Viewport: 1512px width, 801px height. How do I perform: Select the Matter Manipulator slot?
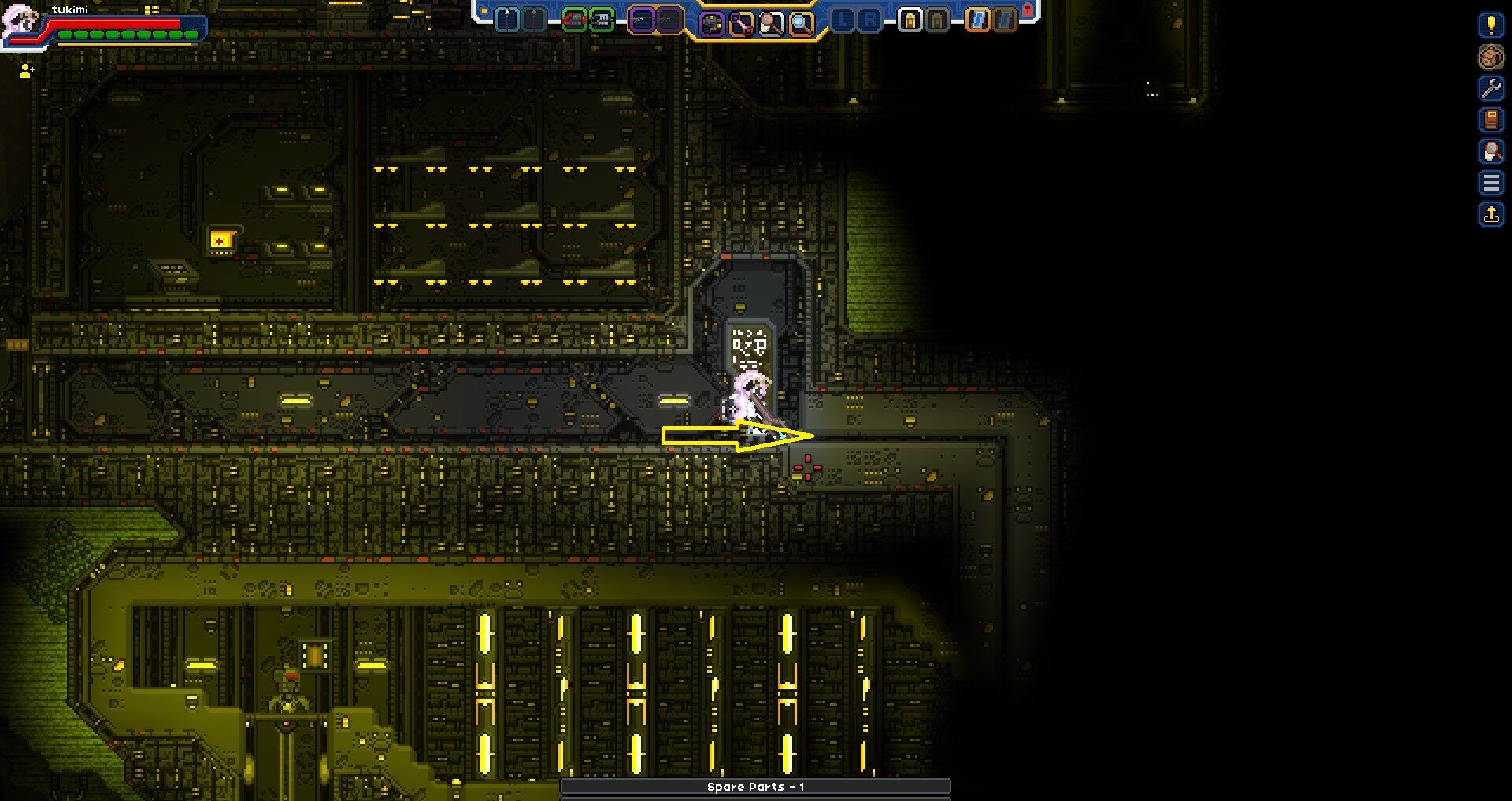pyautogui.click(x=711, y=20)
